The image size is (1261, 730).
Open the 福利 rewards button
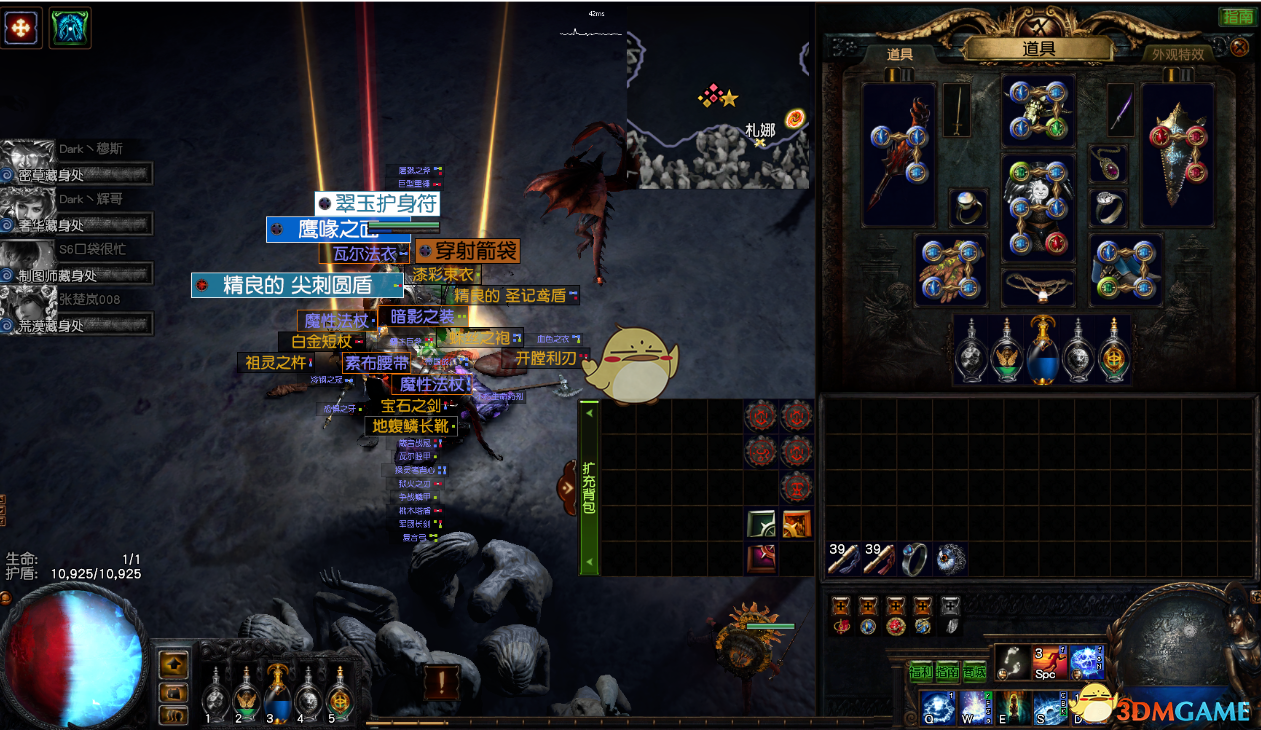point(920,671)
